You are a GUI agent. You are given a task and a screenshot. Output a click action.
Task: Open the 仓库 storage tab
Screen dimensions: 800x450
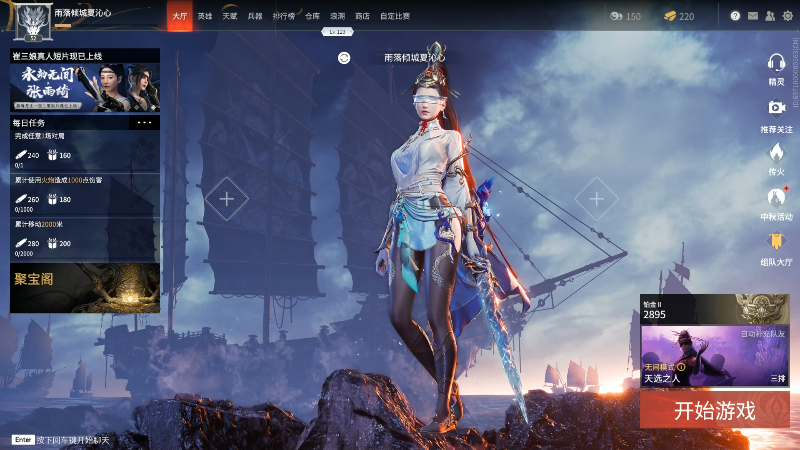pyautogui.click(x=312, y=16)
